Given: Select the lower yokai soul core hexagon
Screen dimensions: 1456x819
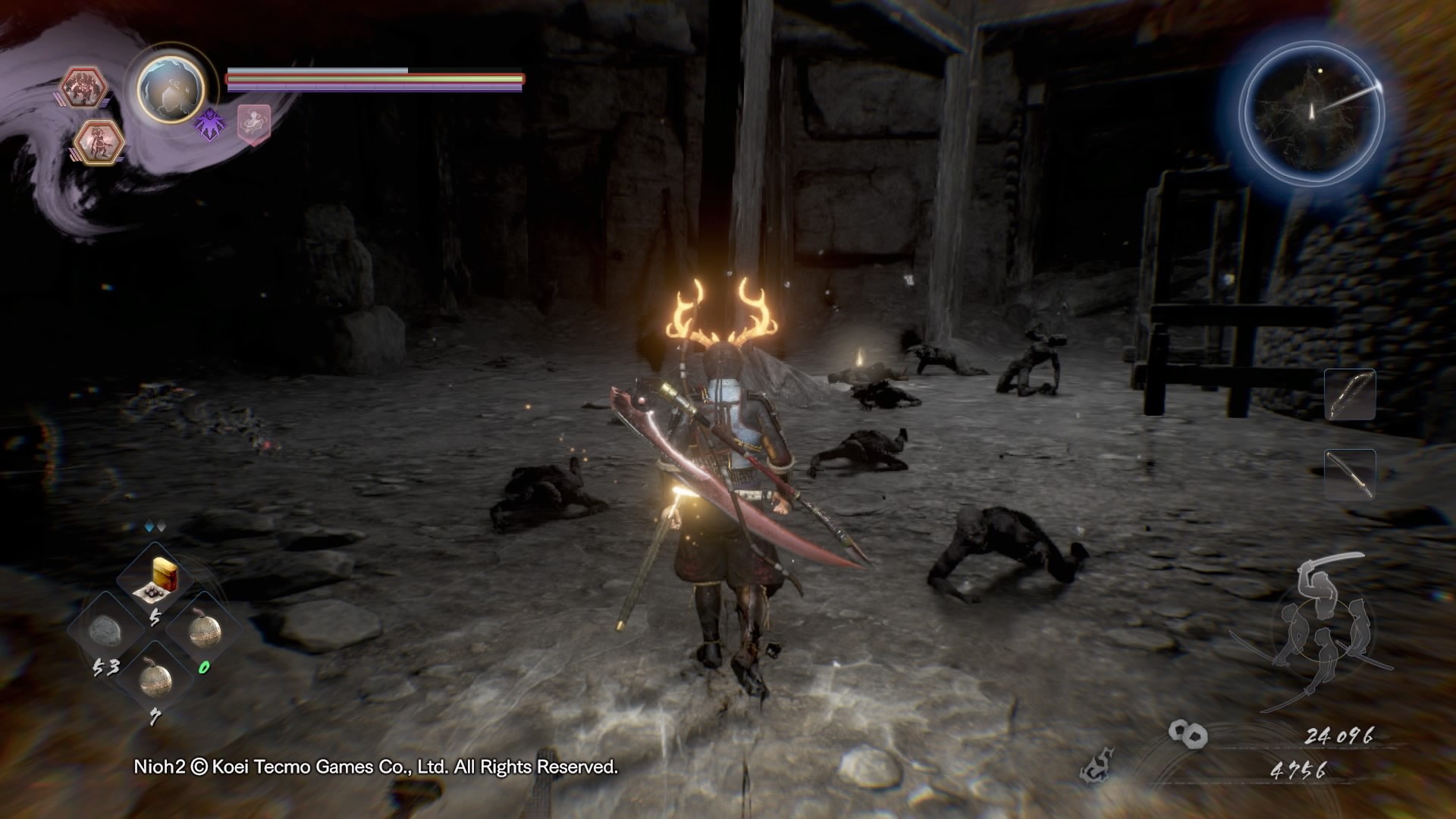Looking at the screenshot, I should (100, 142).
